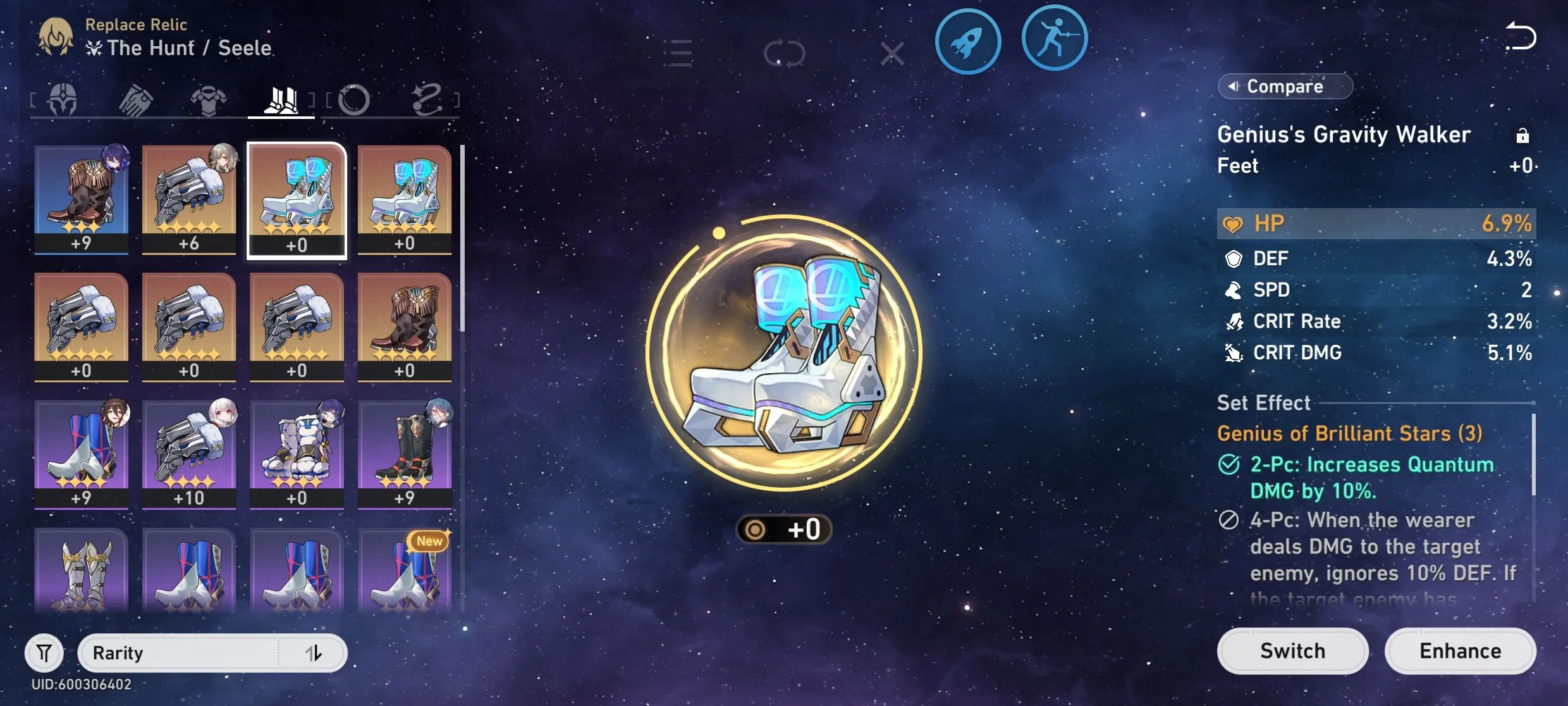Image resolution: width=1568 pixels, height=706 pixels.
Task: Open the filter options icon
Action: click(x=43, y=653)
